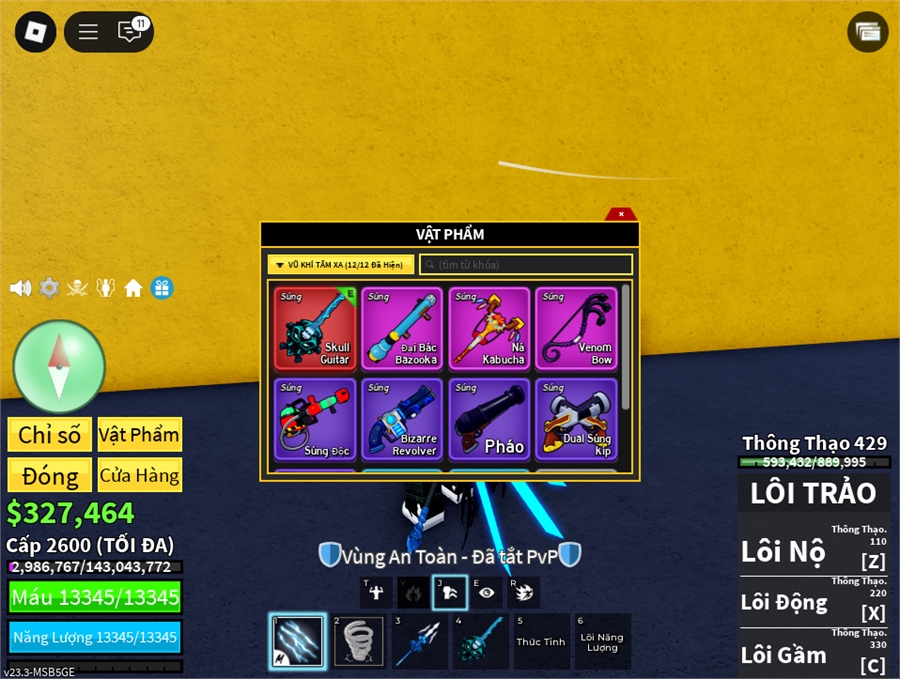Select the tornado hotbar slot 2
The image size is (900, 679).
[358, 641]
